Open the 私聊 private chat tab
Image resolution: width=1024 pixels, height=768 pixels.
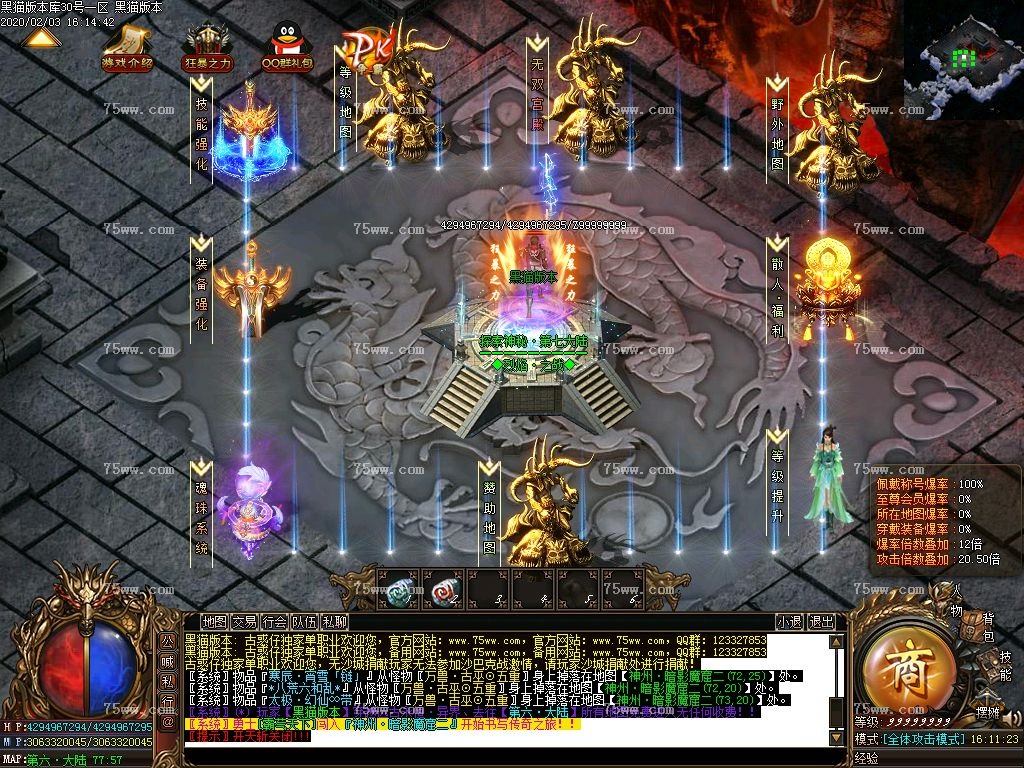click(335, 622)
